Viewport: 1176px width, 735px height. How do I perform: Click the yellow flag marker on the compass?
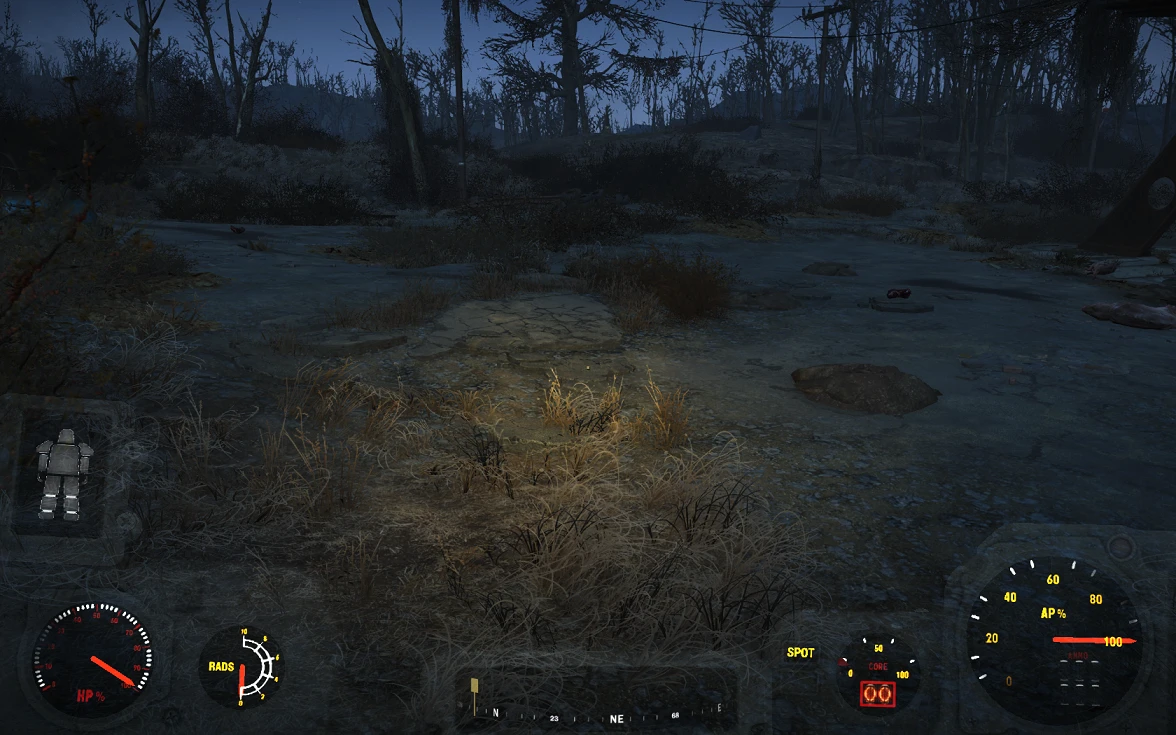(474, 686)
